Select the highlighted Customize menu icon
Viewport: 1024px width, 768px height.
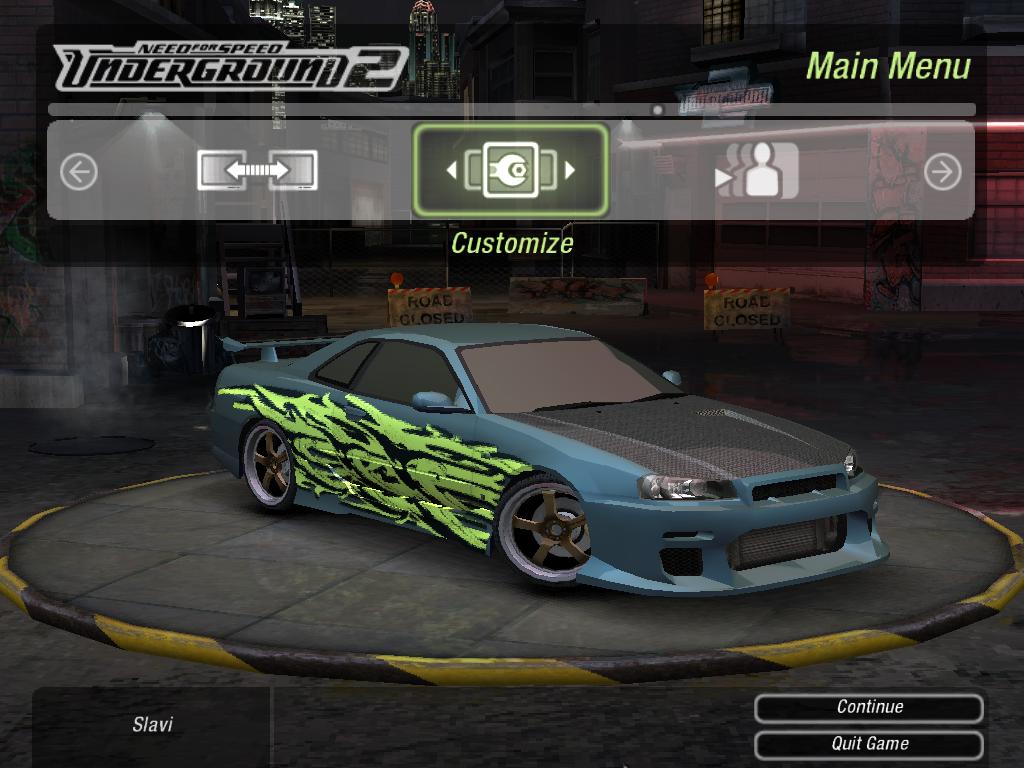510,170
